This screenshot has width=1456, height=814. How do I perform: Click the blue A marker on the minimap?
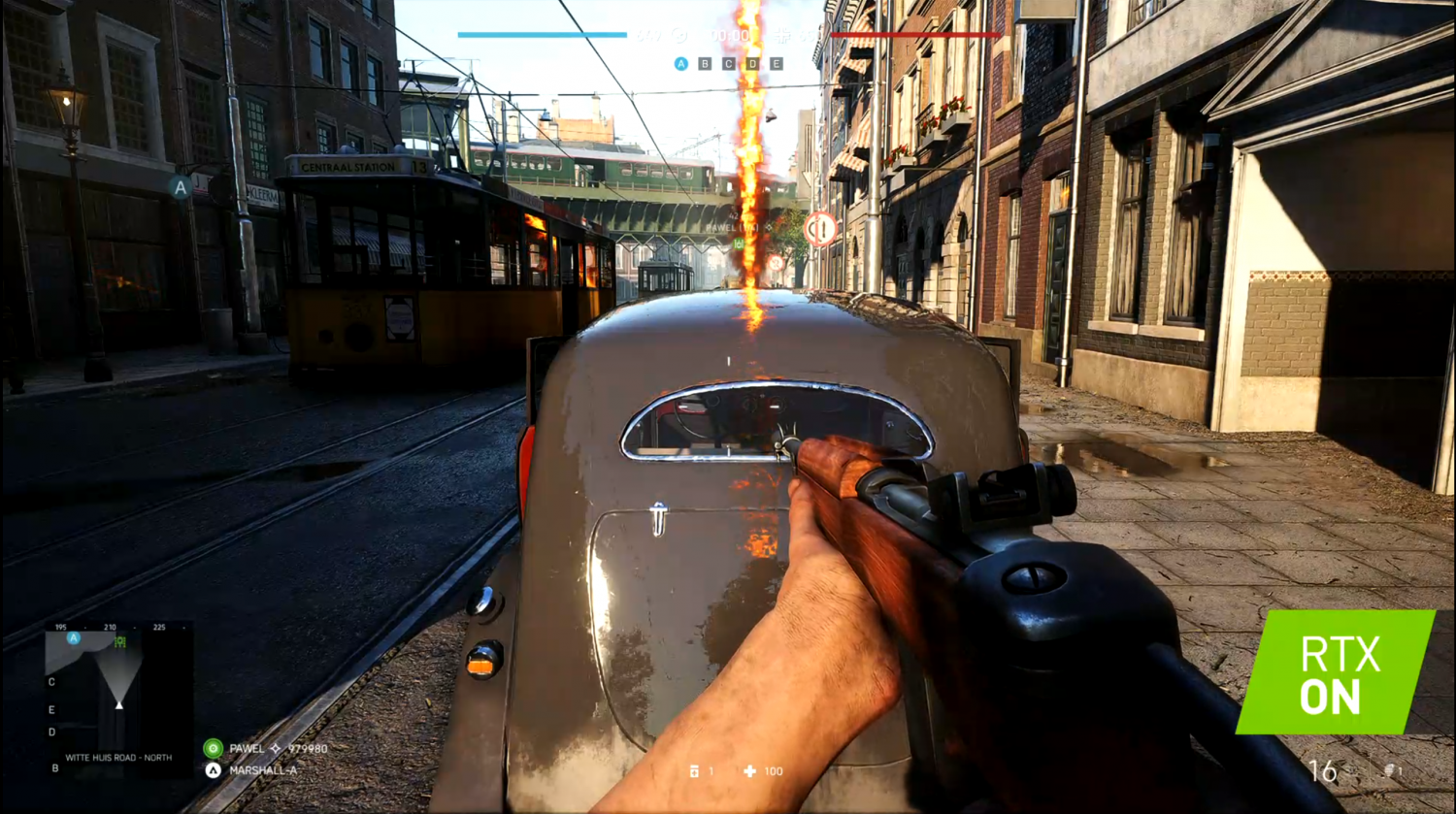click(x=74, y=637)
